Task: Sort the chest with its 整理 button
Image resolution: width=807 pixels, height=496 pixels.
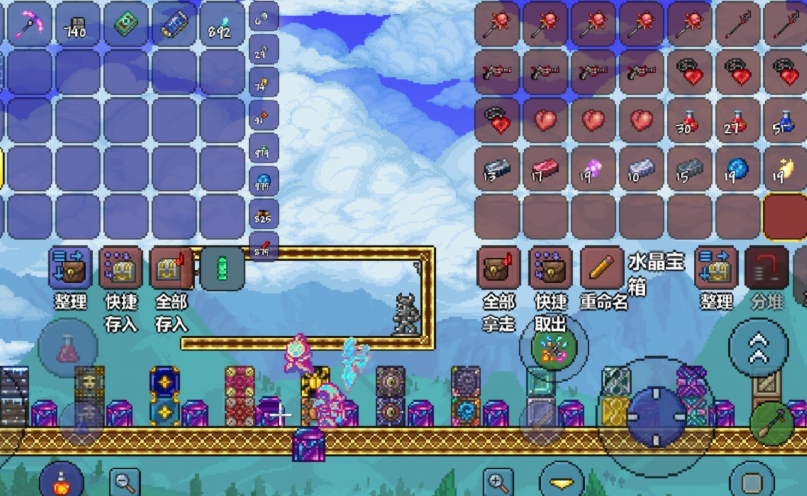Action: (x=716, y=269)
